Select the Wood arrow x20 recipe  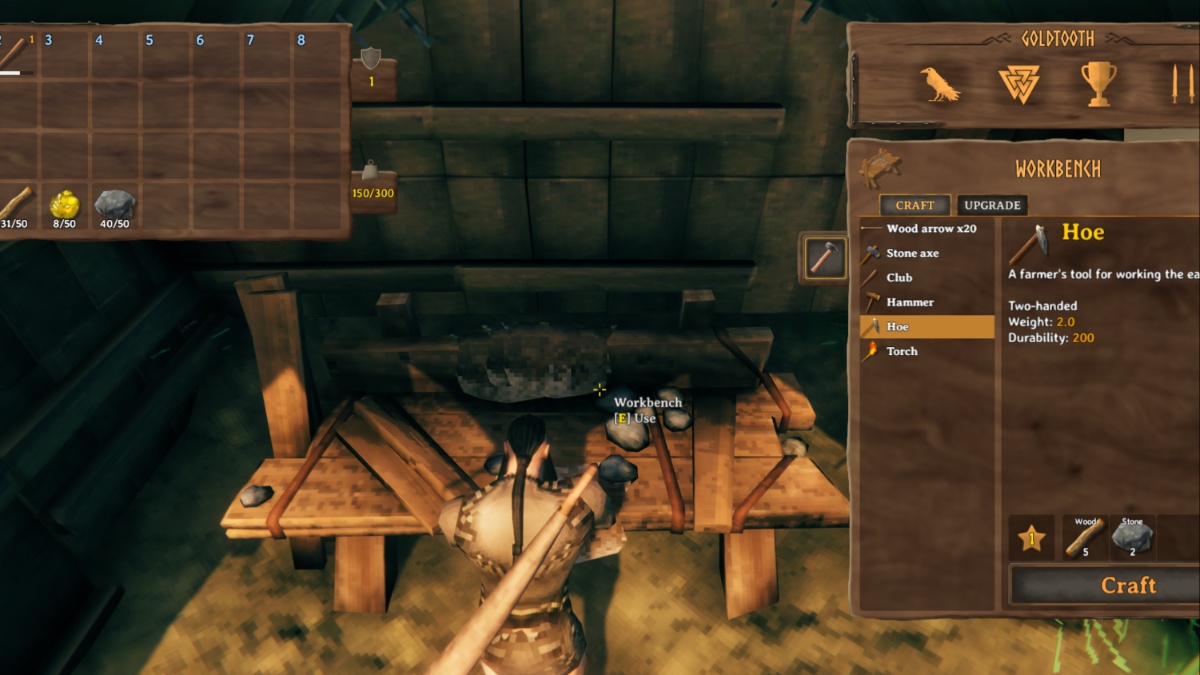point(927,229)
